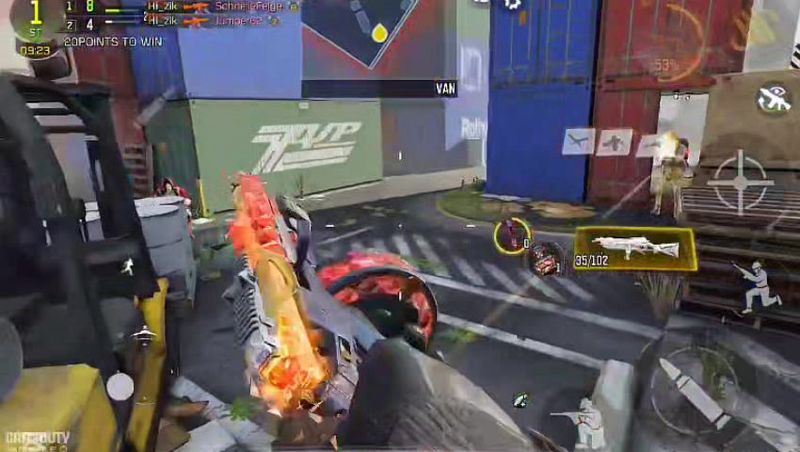Tap the crosshair aim-down-sights button
The width and height of the screenshot is (800, 452).
[740, 182]
